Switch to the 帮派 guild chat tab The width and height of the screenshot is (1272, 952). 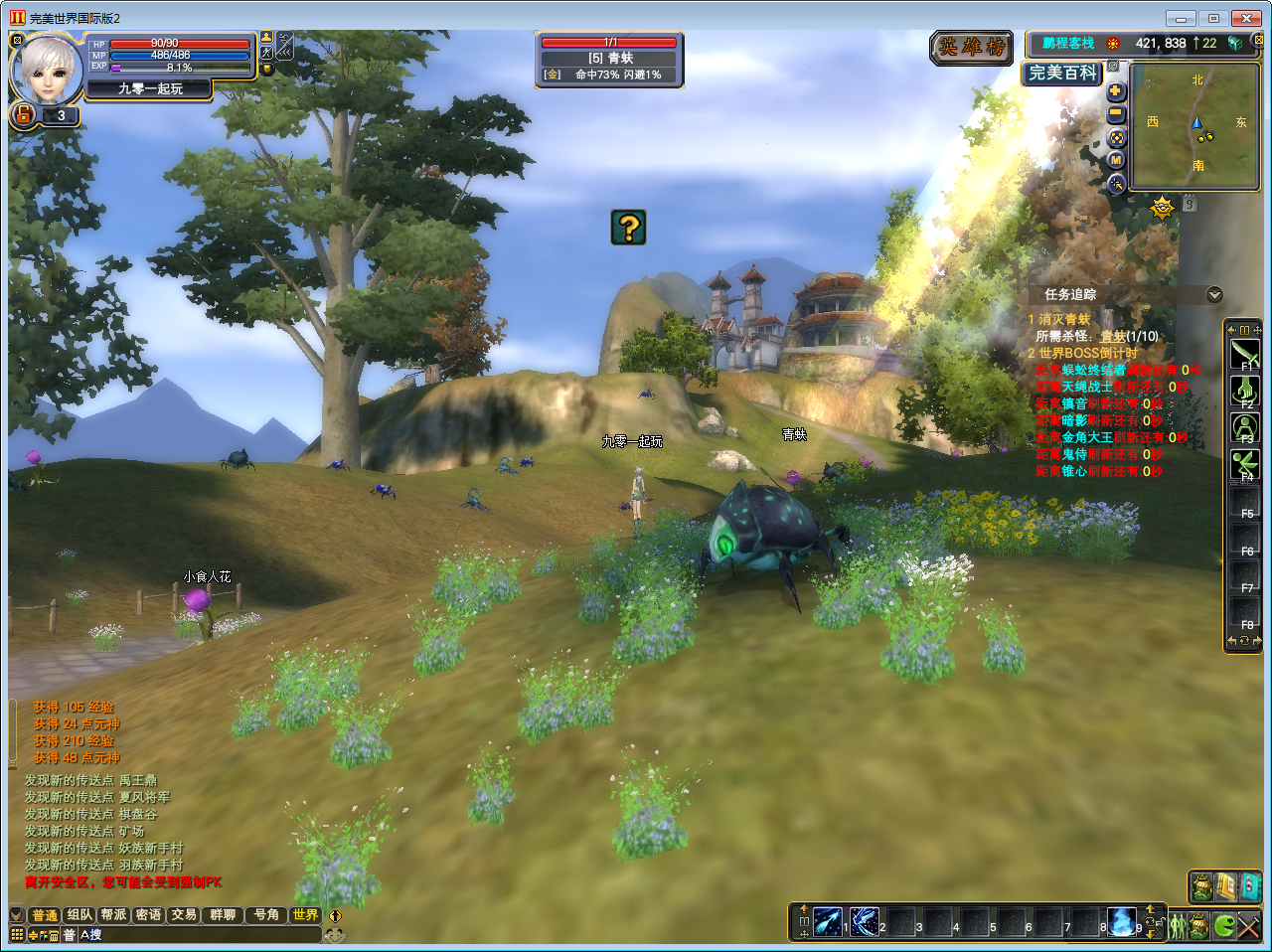[114, 915]
